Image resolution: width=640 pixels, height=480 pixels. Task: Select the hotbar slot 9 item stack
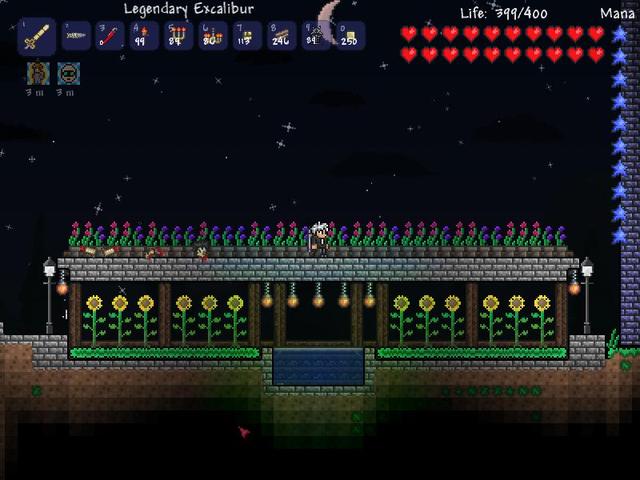click(315, 36)
